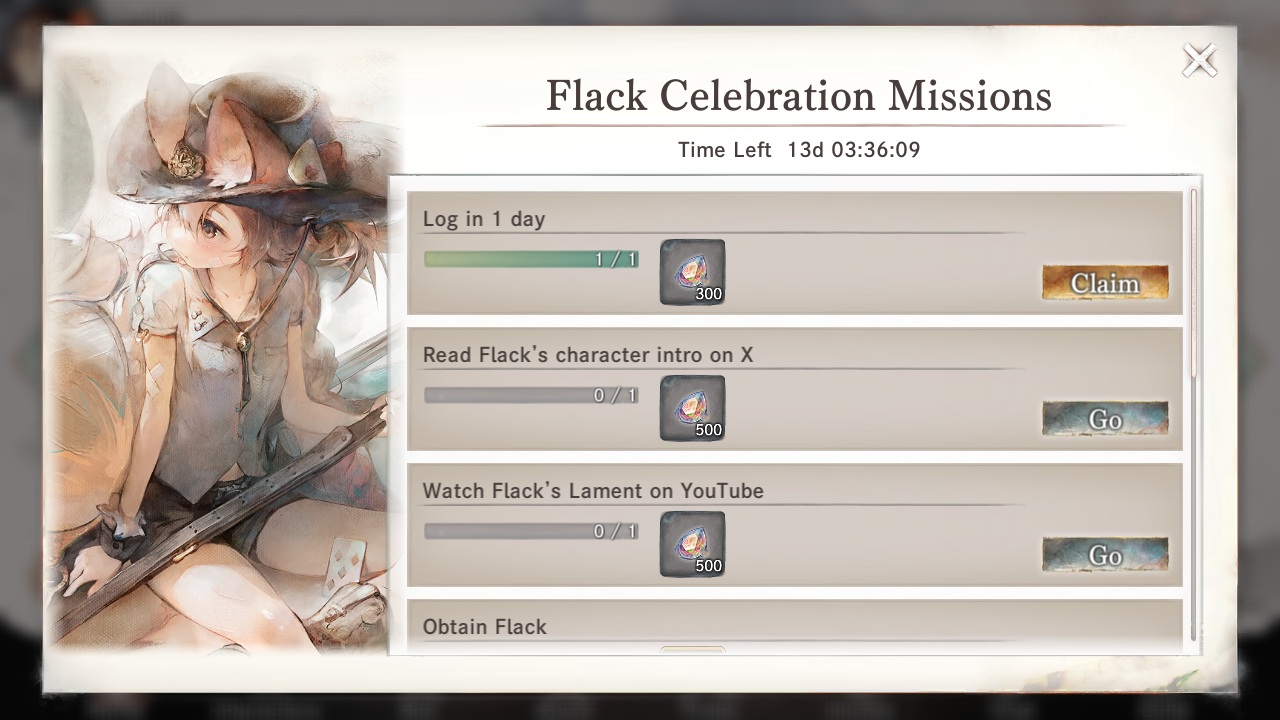The height and width of the screenshot is (720, 1280).
Task: Click the Read Flack's character intro label
Action: click(x=588, y=355)
